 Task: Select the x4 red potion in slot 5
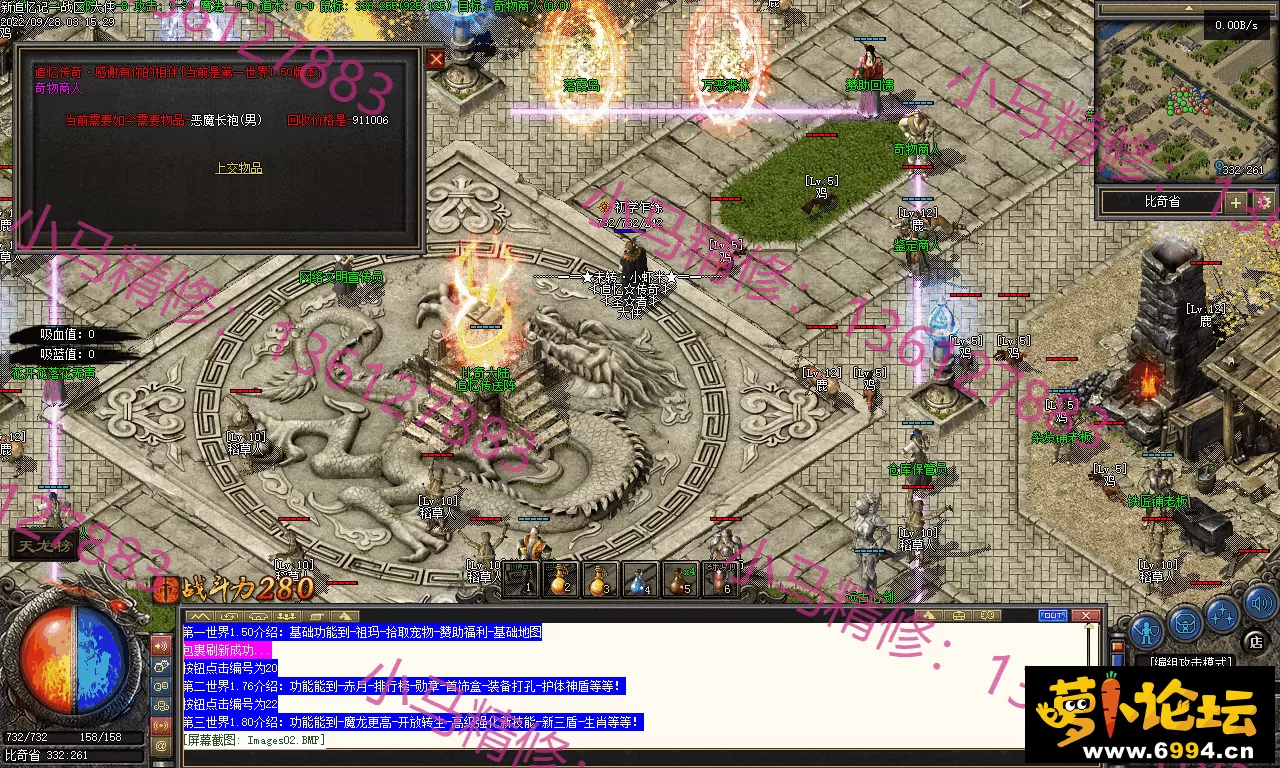[680, 579]
